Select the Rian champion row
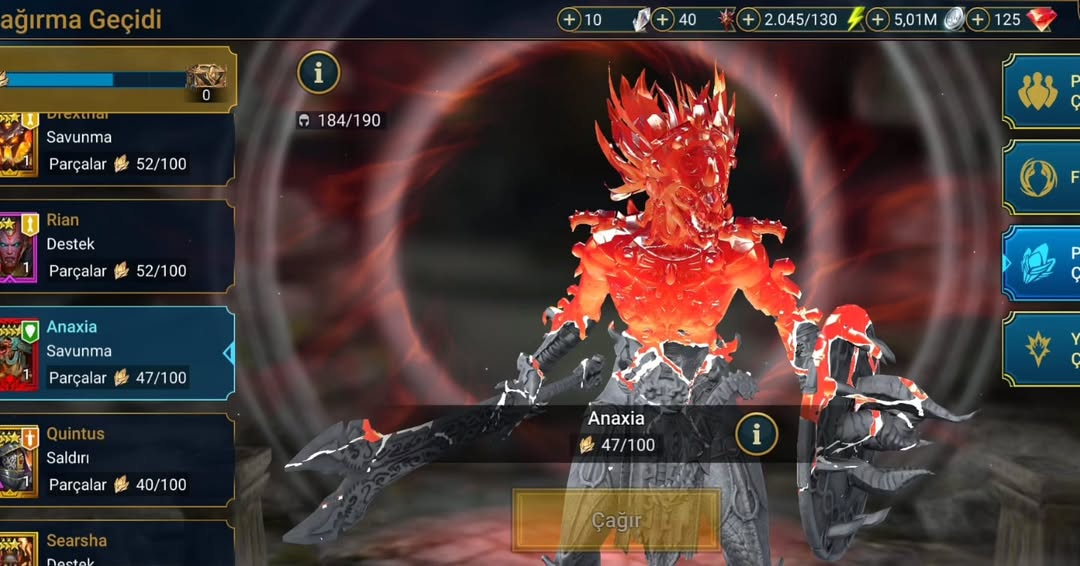1080x566 pixels. (117, 245)
